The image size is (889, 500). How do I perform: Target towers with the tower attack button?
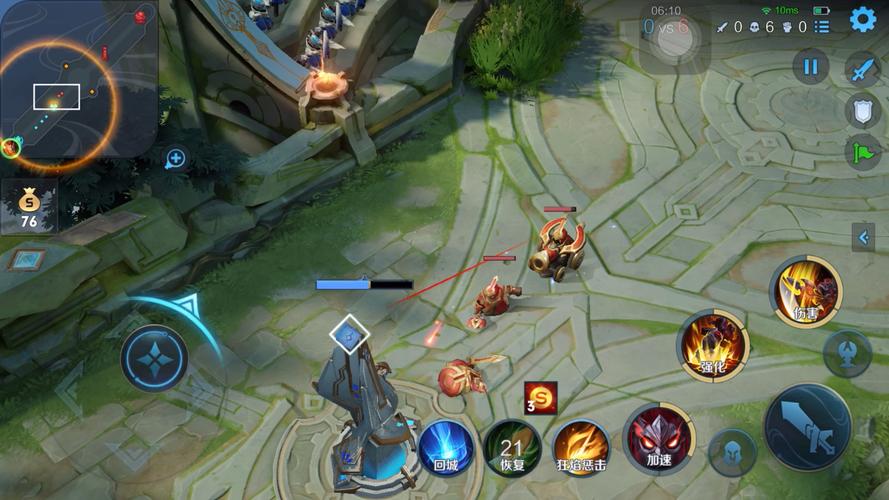click(x=846, y=353)
